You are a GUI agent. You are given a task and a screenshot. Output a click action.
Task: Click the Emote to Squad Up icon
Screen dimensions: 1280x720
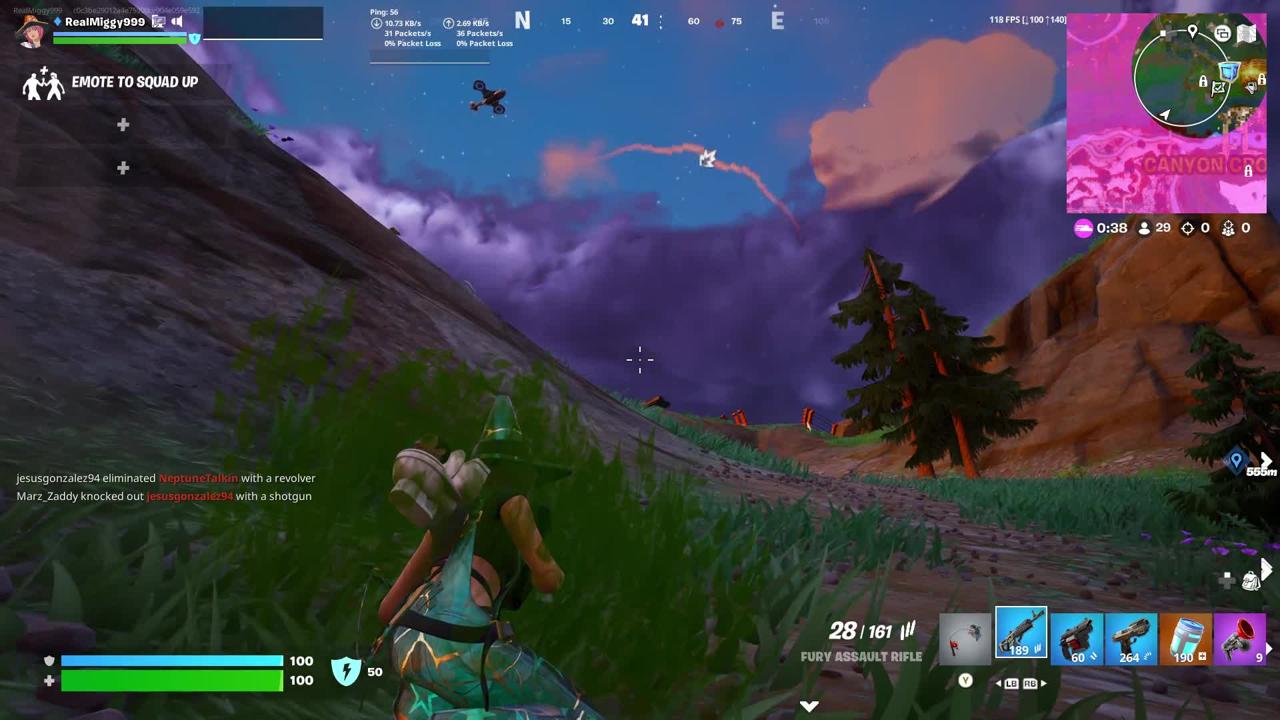click(43, 84)
